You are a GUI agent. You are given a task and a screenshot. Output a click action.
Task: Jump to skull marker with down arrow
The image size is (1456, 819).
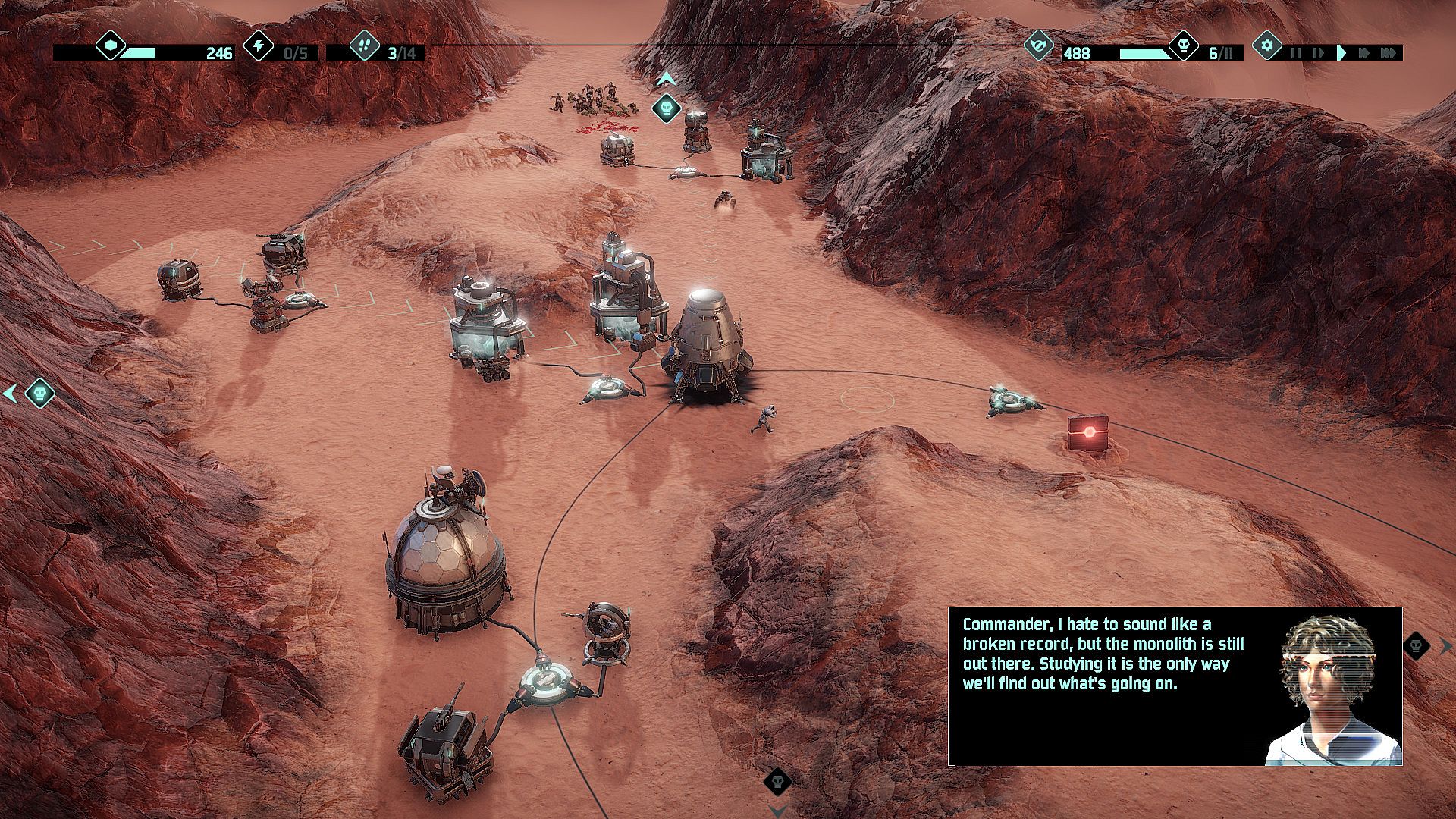(x=777, y=781)
